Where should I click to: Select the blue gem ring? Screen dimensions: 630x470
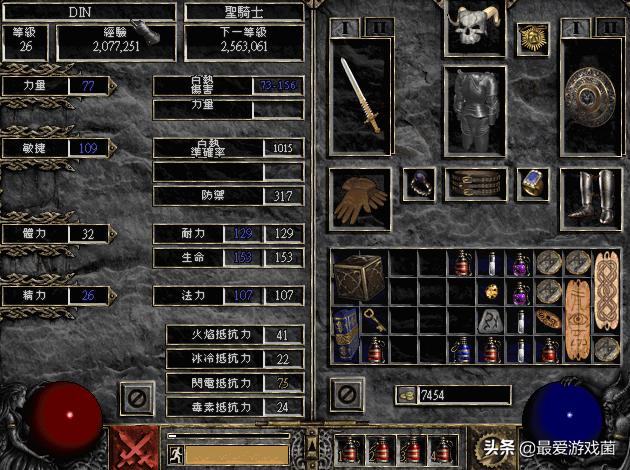point(530,184)
